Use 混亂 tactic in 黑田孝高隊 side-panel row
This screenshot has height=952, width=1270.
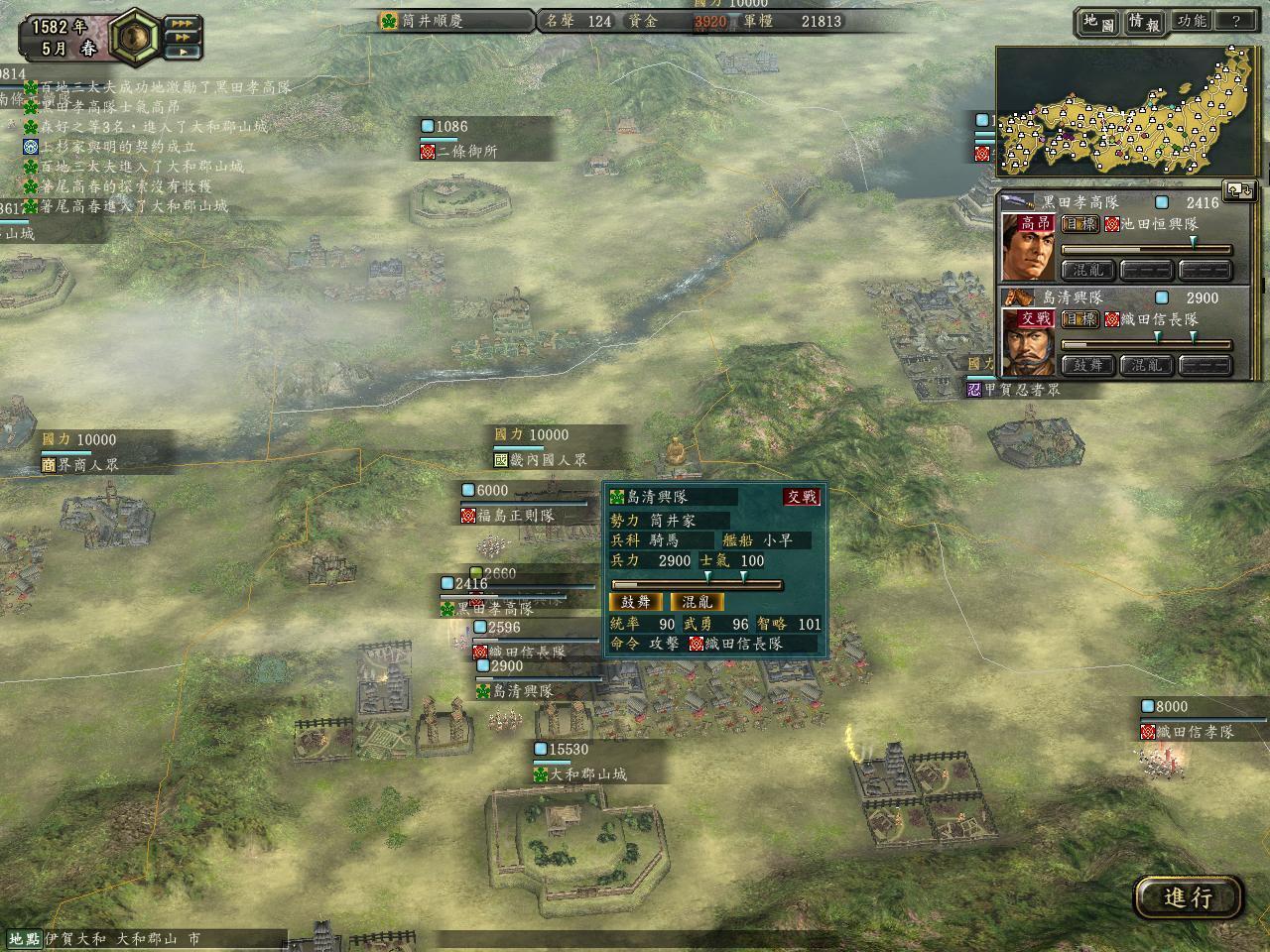(x=1088, y=270)
